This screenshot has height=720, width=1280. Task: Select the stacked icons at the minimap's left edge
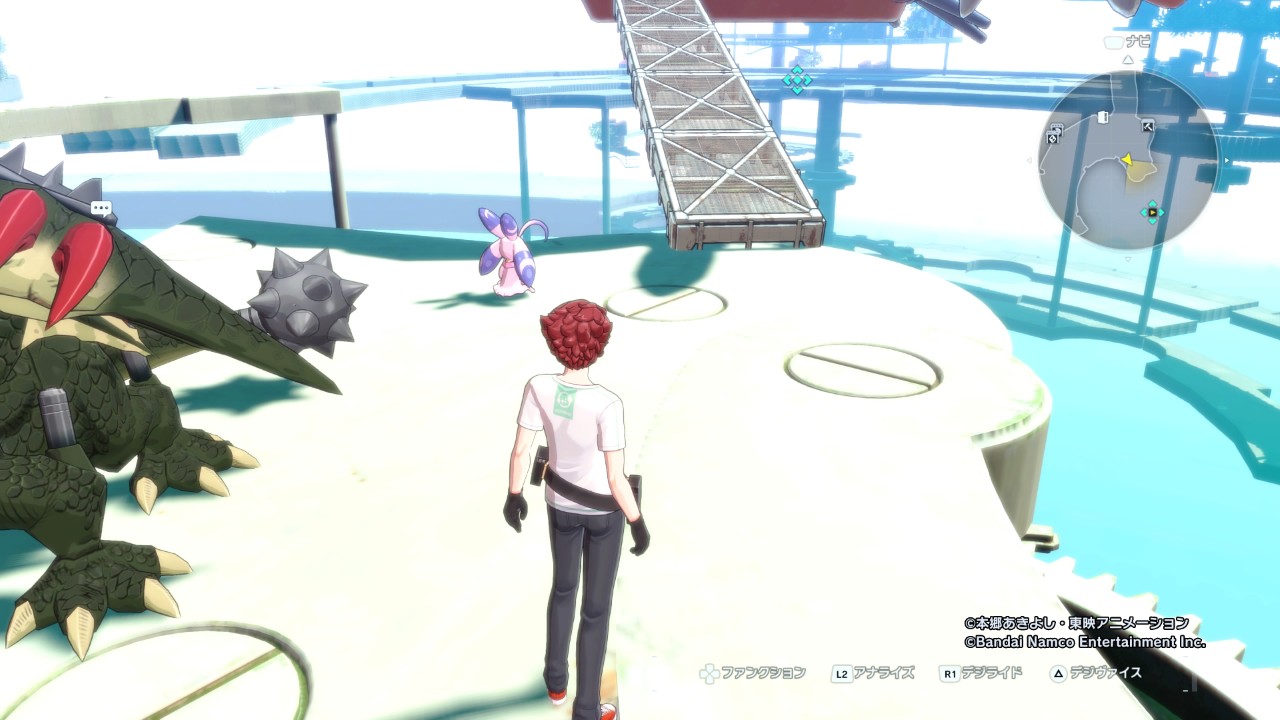(1054, 134)
